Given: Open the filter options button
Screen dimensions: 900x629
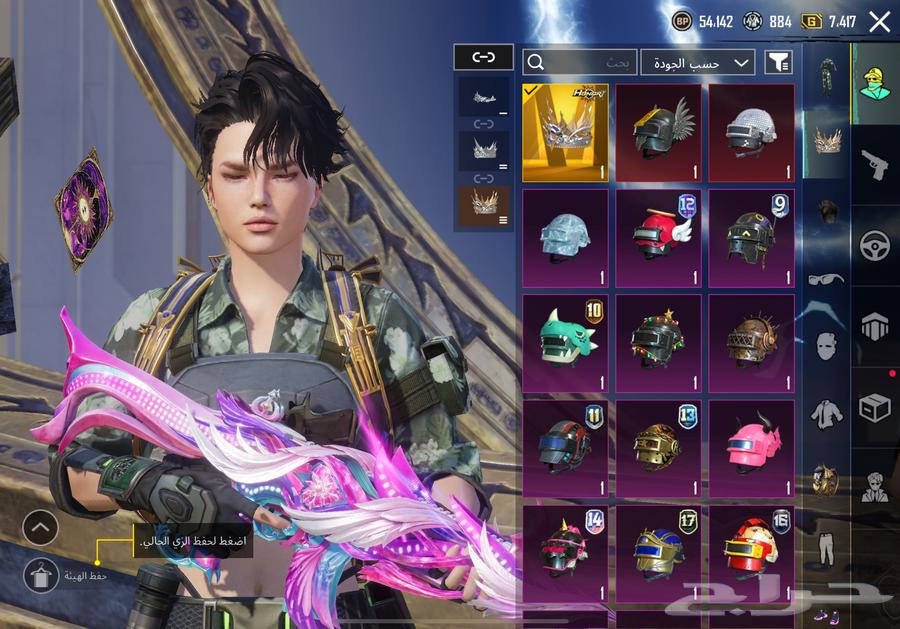Looking at the screenshot, I should click(x=778, y=62).
